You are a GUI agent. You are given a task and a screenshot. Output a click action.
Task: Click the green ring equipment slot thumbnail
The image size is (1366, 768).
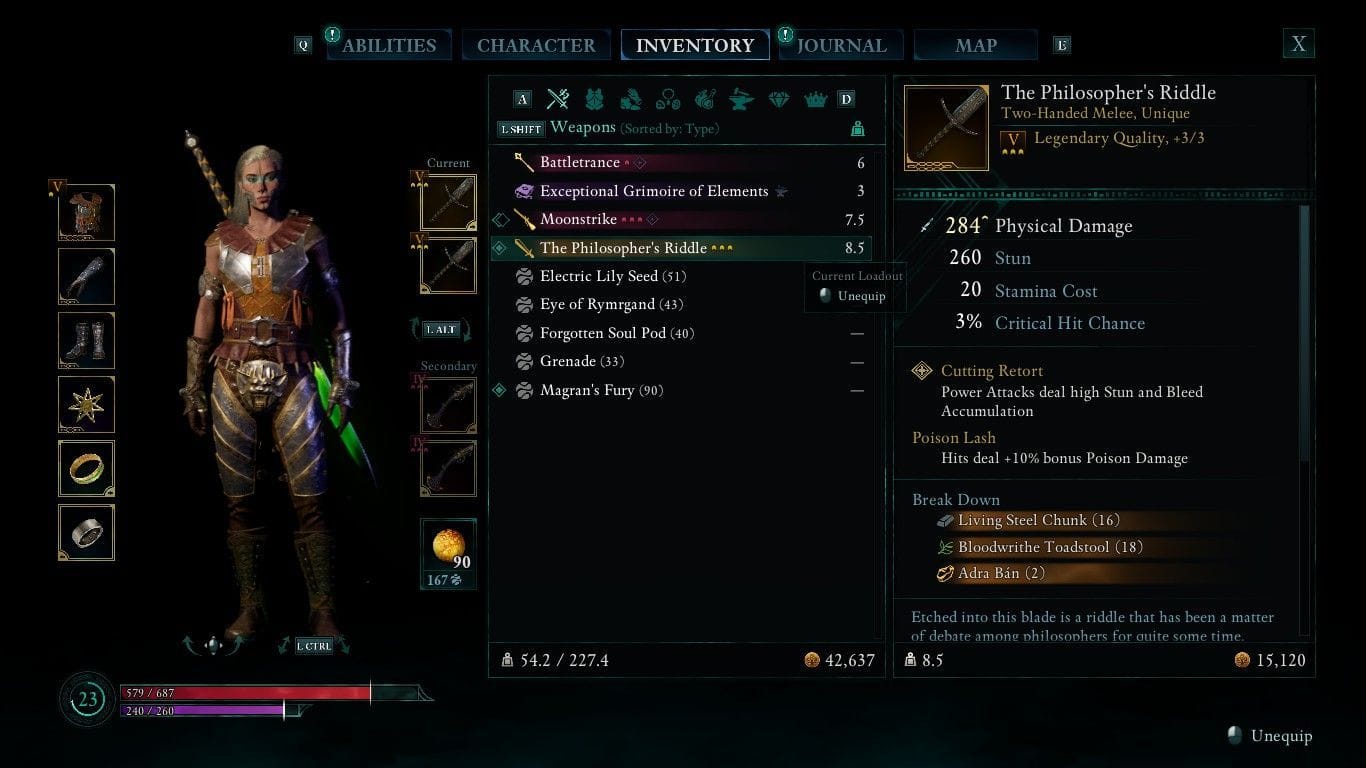coord(86,468)
